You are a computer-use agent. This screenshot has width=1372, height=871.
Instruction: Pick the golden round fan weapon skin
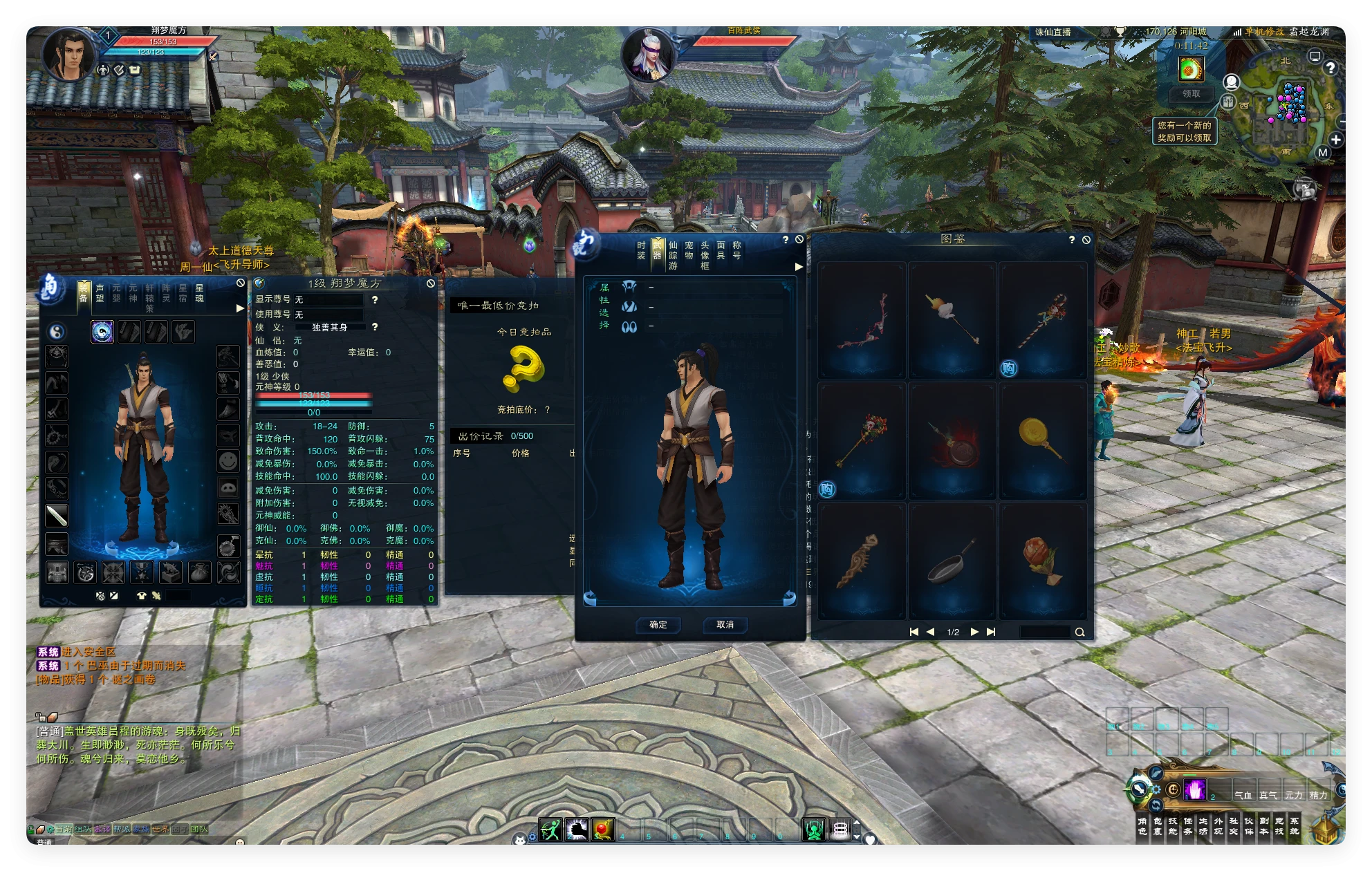(x=1042, y=440)
